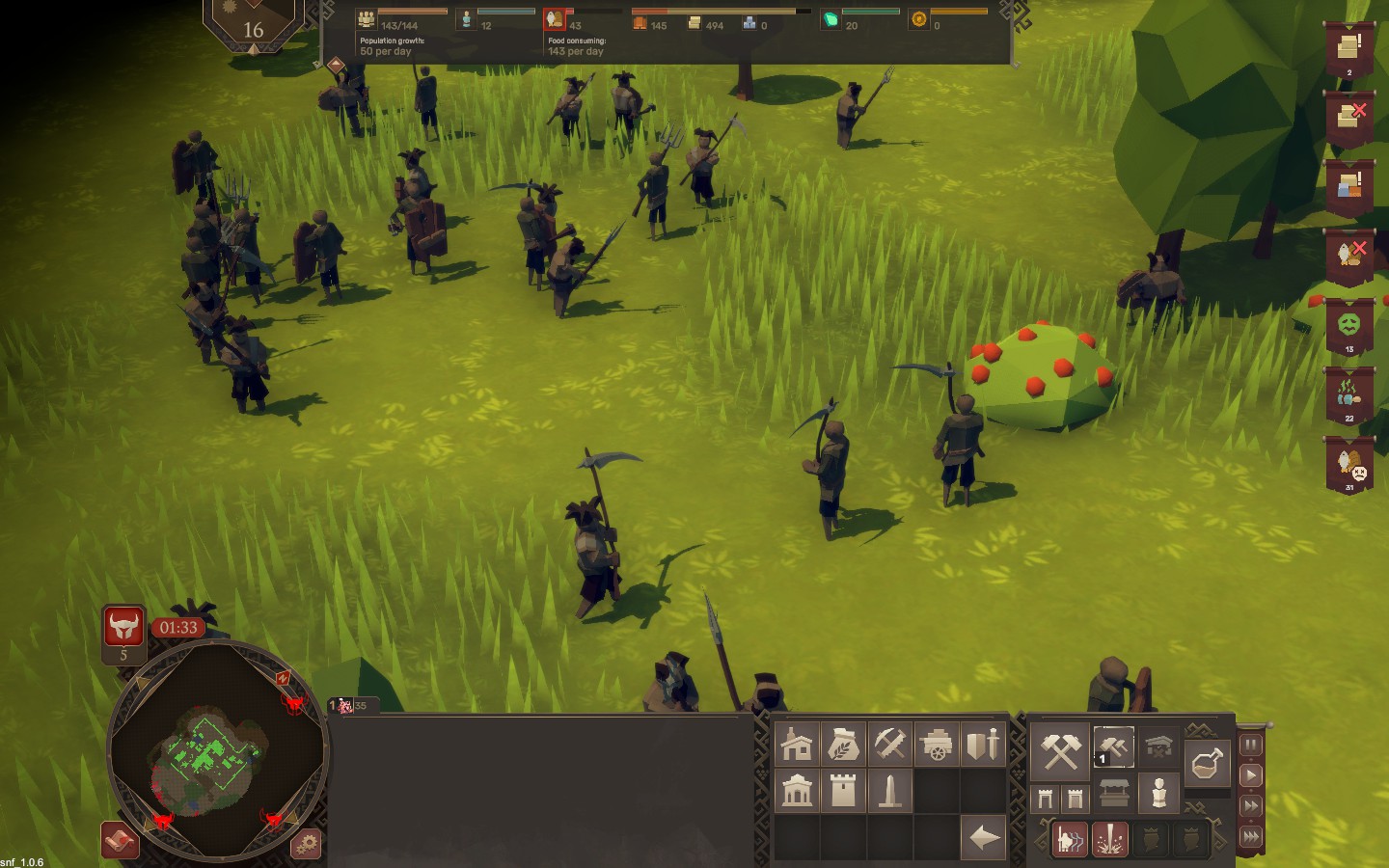
Task: Open the housing buildings category
Action: pos(797,745)
